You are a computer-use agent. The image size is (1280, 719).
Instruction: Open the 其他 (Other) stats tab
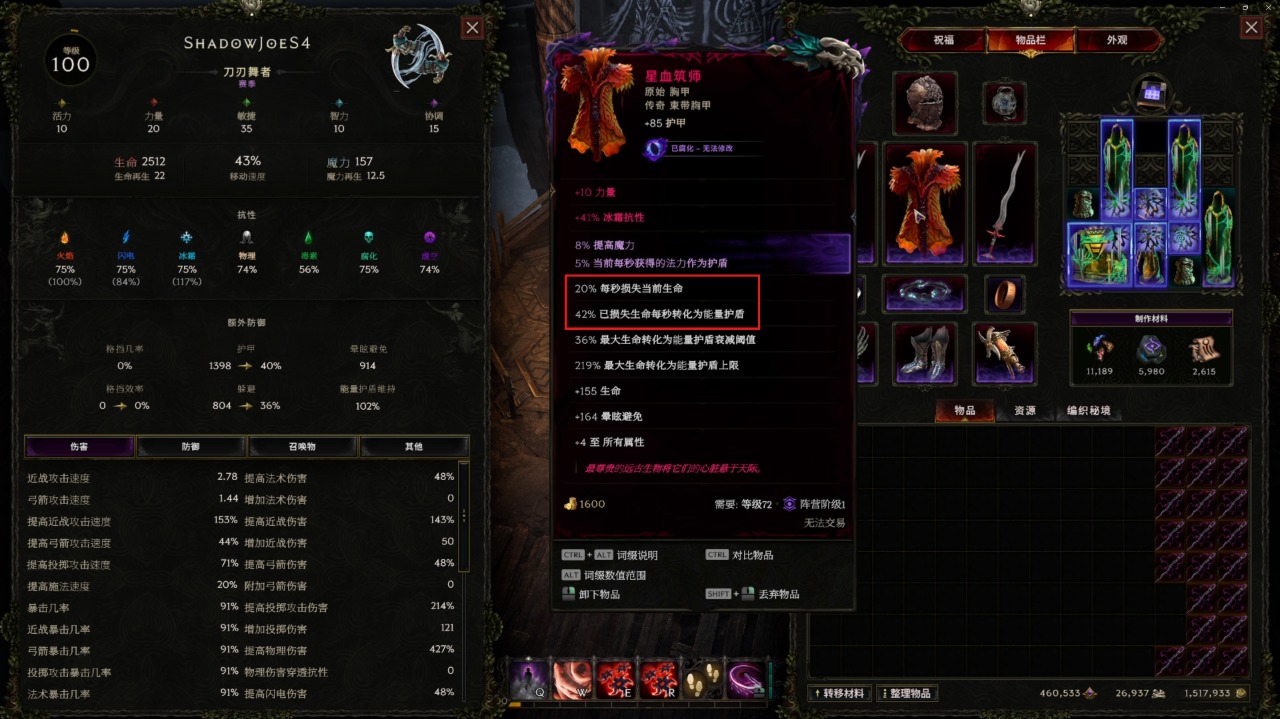click(413, 447)
